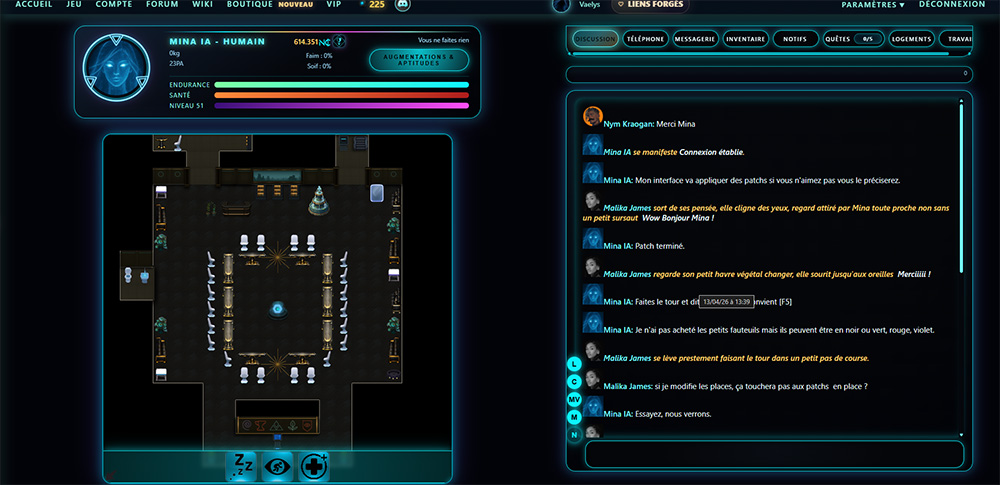Open the Compte menu
The width and height of the screenshot is (1000, 485).
pyautogui.click(x=113, y=5)
